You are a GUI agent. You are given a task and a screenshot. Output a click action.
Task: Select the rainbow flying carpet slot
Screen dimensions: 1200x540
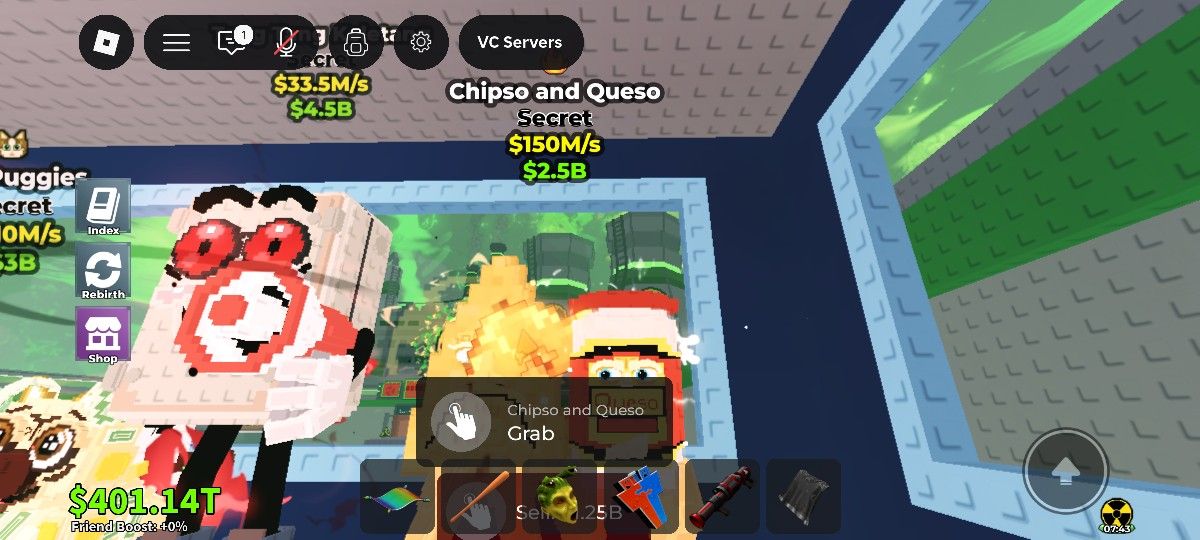(x=397, y=497)
